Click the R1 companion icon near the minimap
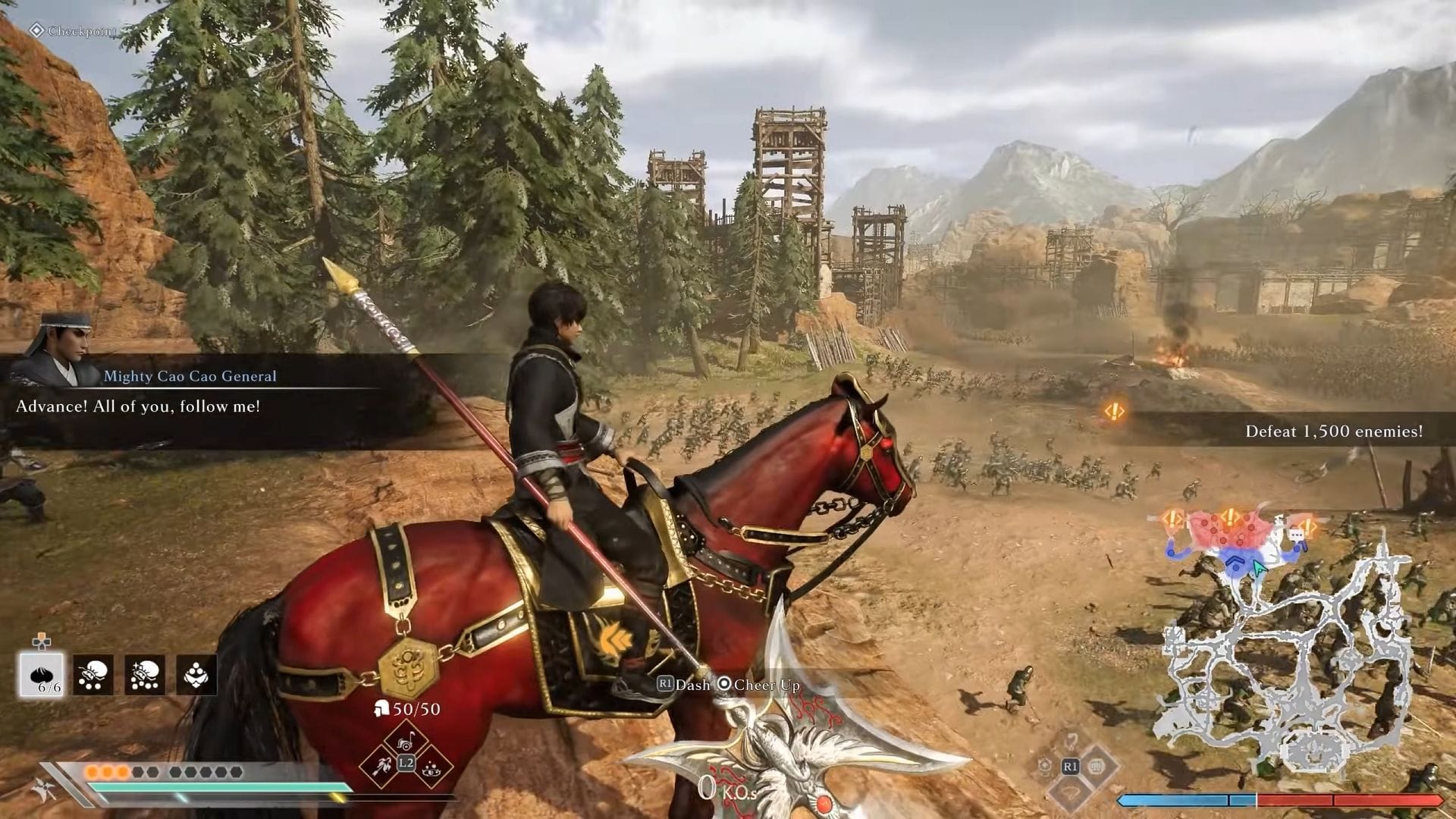This screenshot has height=819, width=1456. pyautogui.click(x=1071, y=767)
